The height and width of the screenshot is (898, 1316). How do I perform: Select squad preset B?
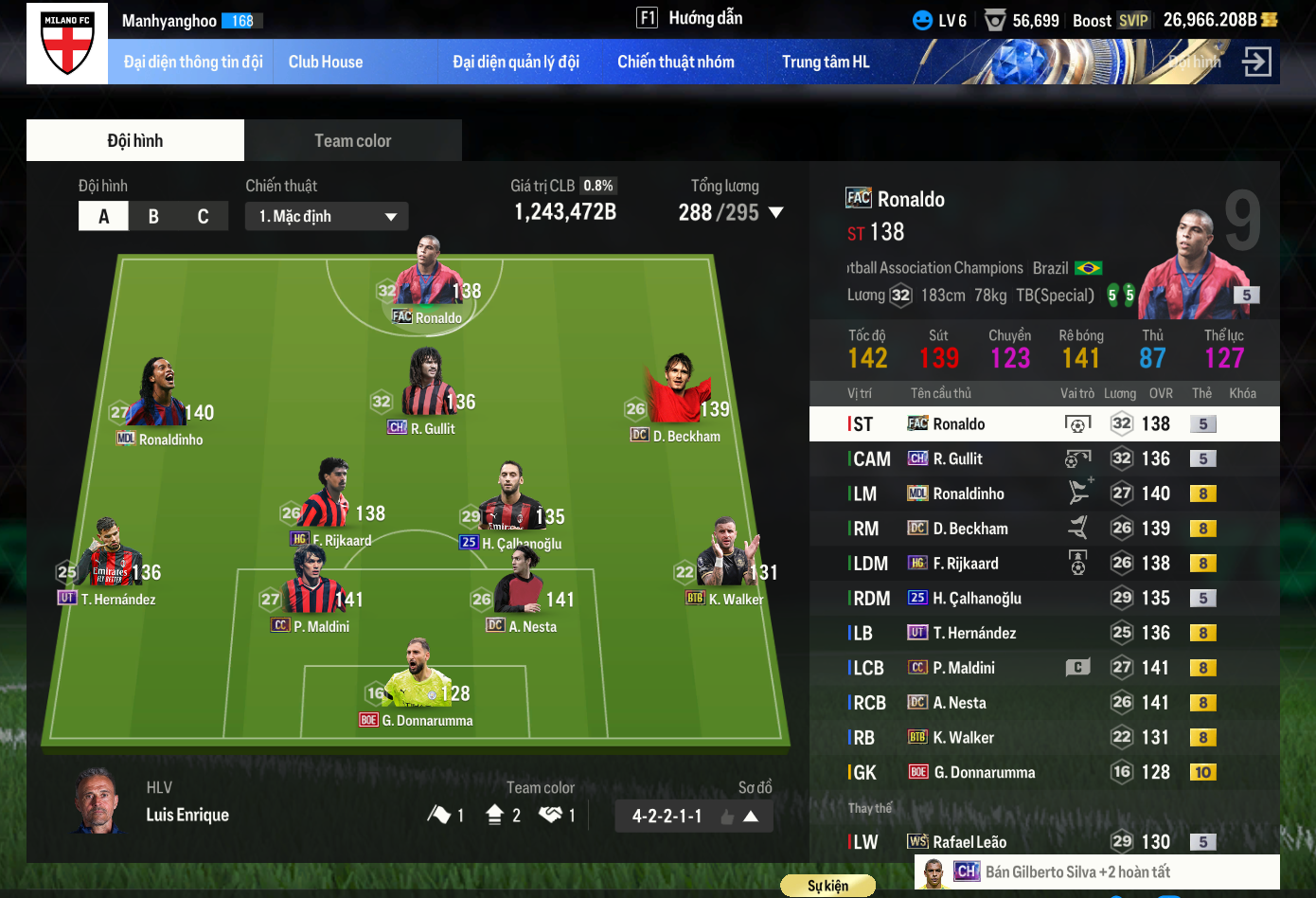click(153, 216)
